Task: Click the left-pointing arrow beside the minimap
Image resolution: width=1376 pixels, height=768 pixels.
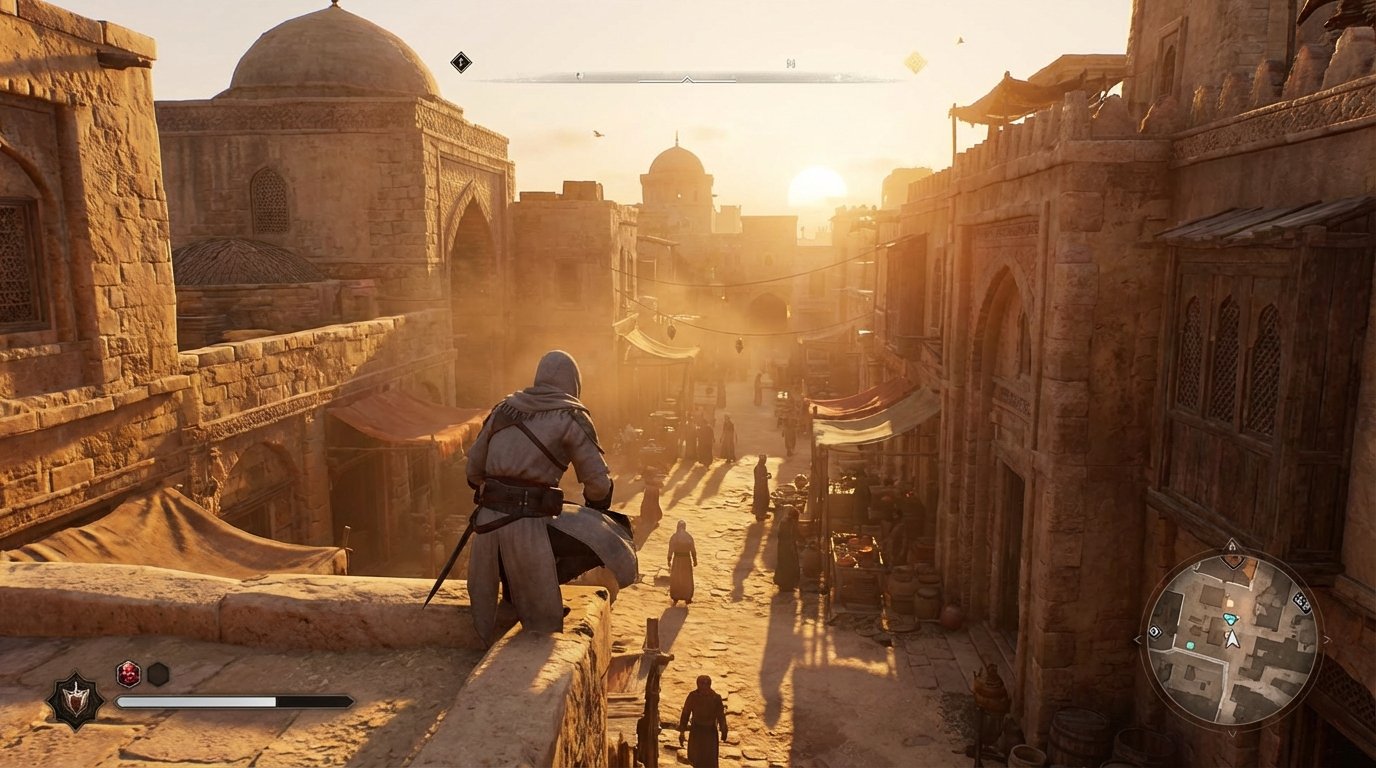Action: coord(1136,639)
